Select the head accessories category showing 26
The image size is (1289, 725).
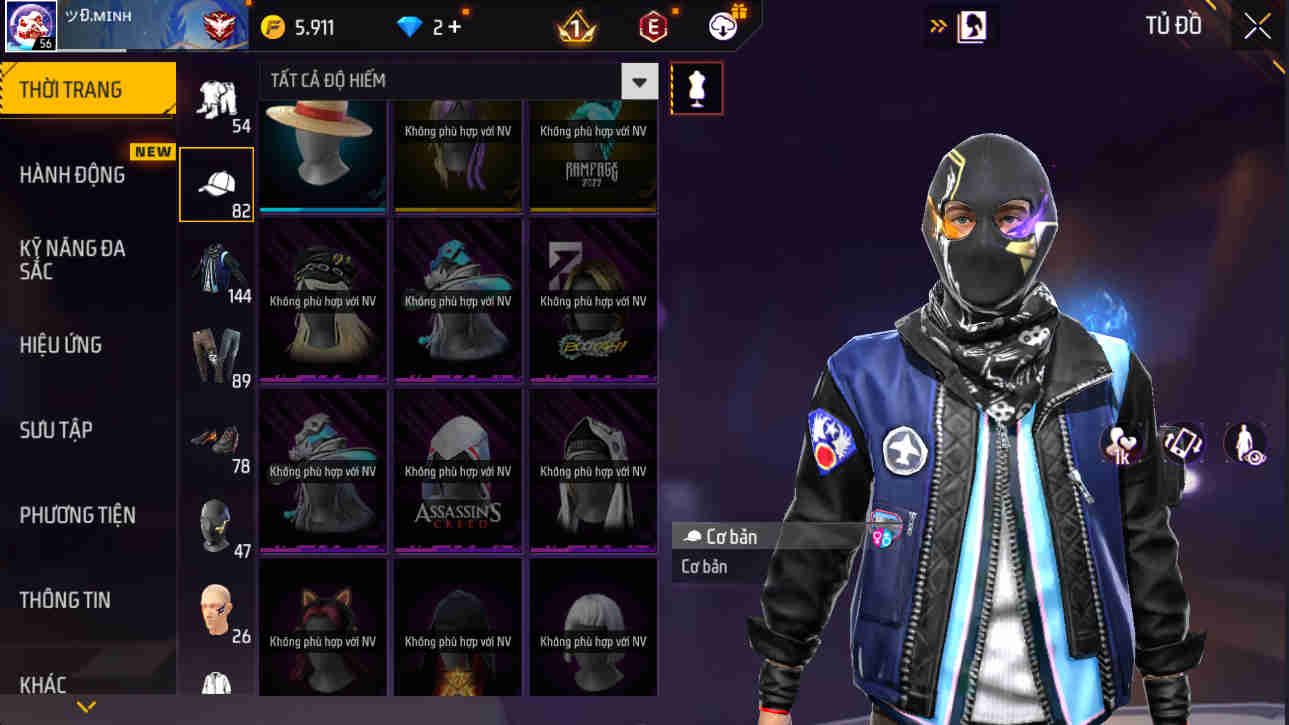tap(217, 605)
